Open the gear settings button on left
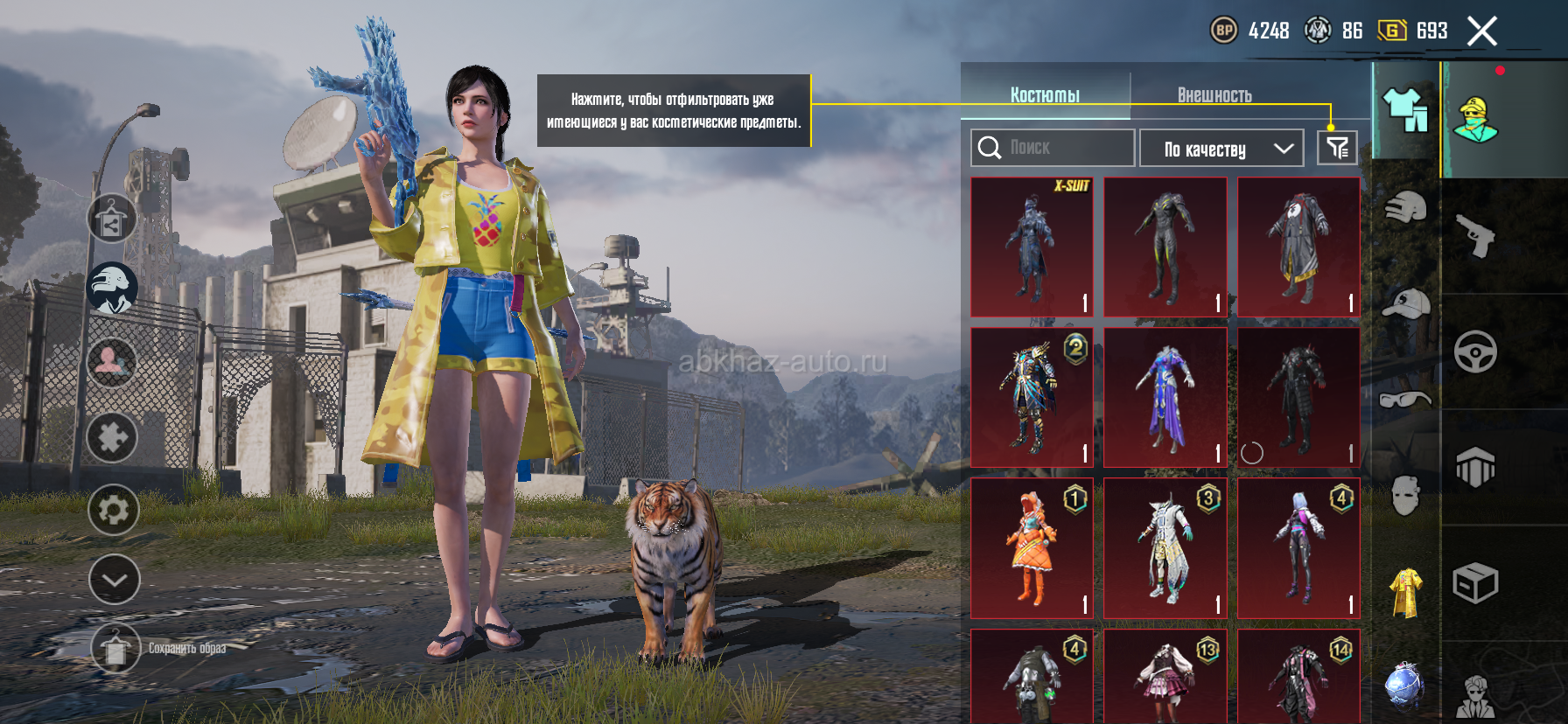The image size is (1568, 724). 114,510
